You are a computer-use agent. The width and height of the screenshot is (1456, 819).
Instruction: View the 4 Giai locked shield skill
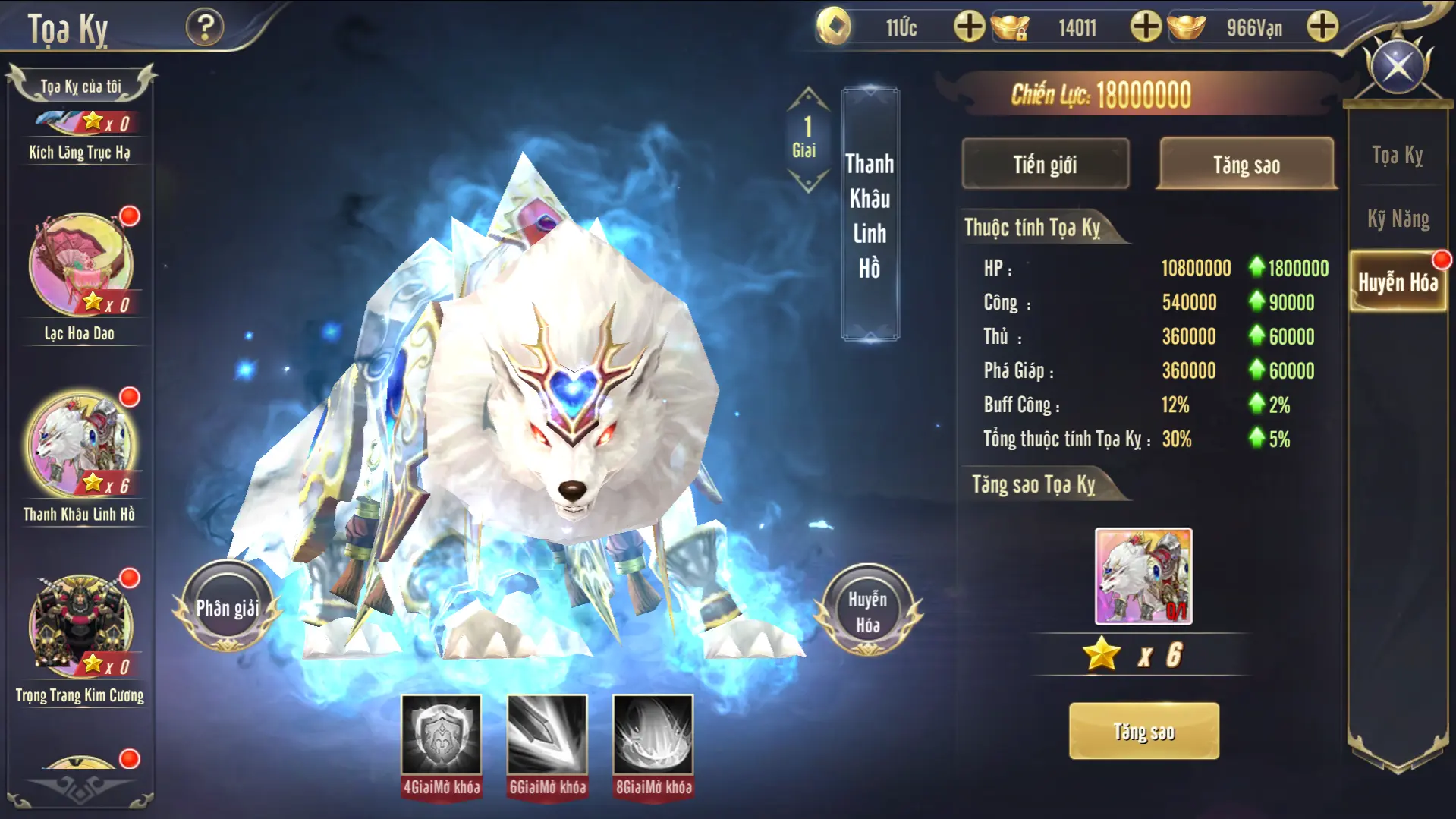pos(441,735)
